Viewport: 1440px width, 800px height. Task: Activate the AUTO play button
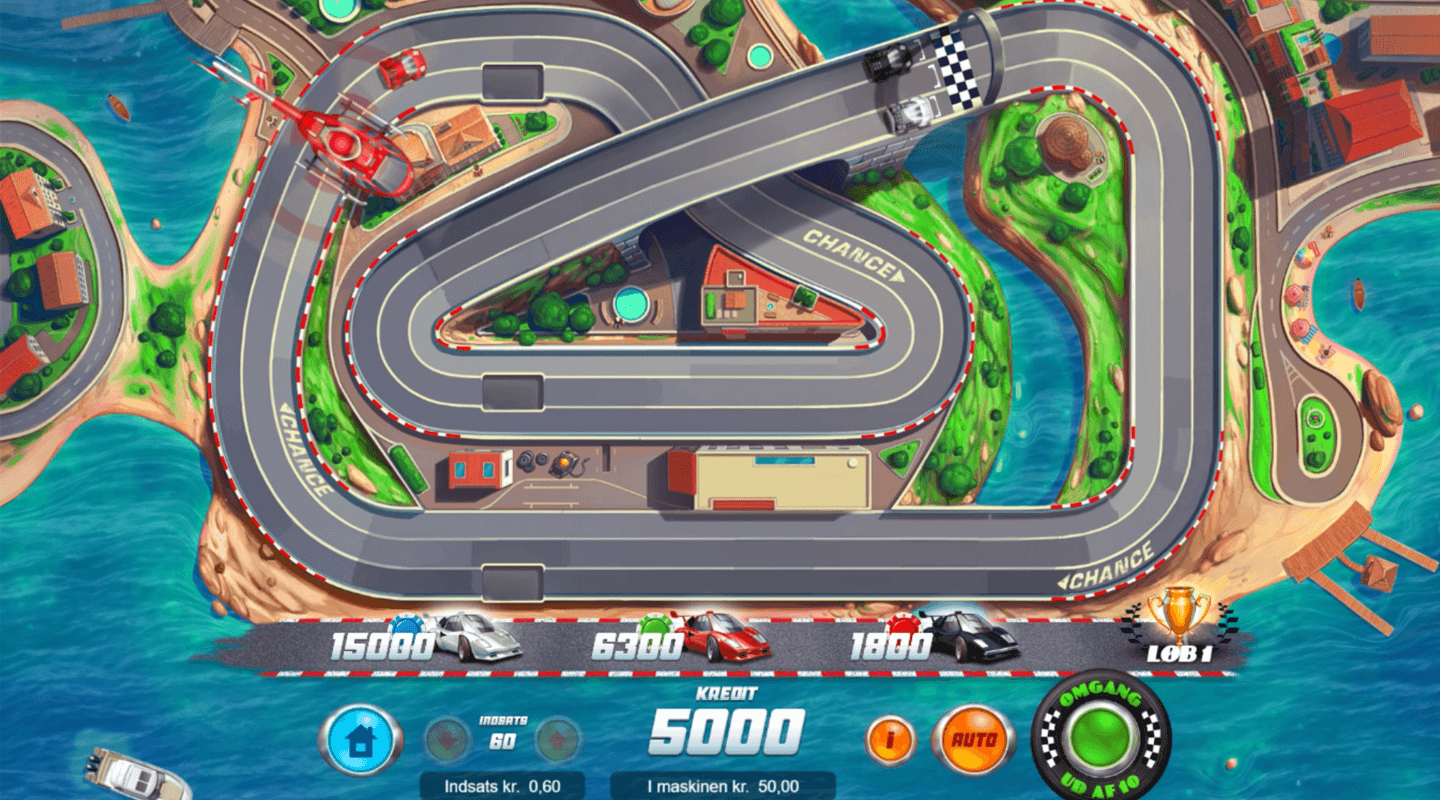pyautogui.click(x=973, y=740)
